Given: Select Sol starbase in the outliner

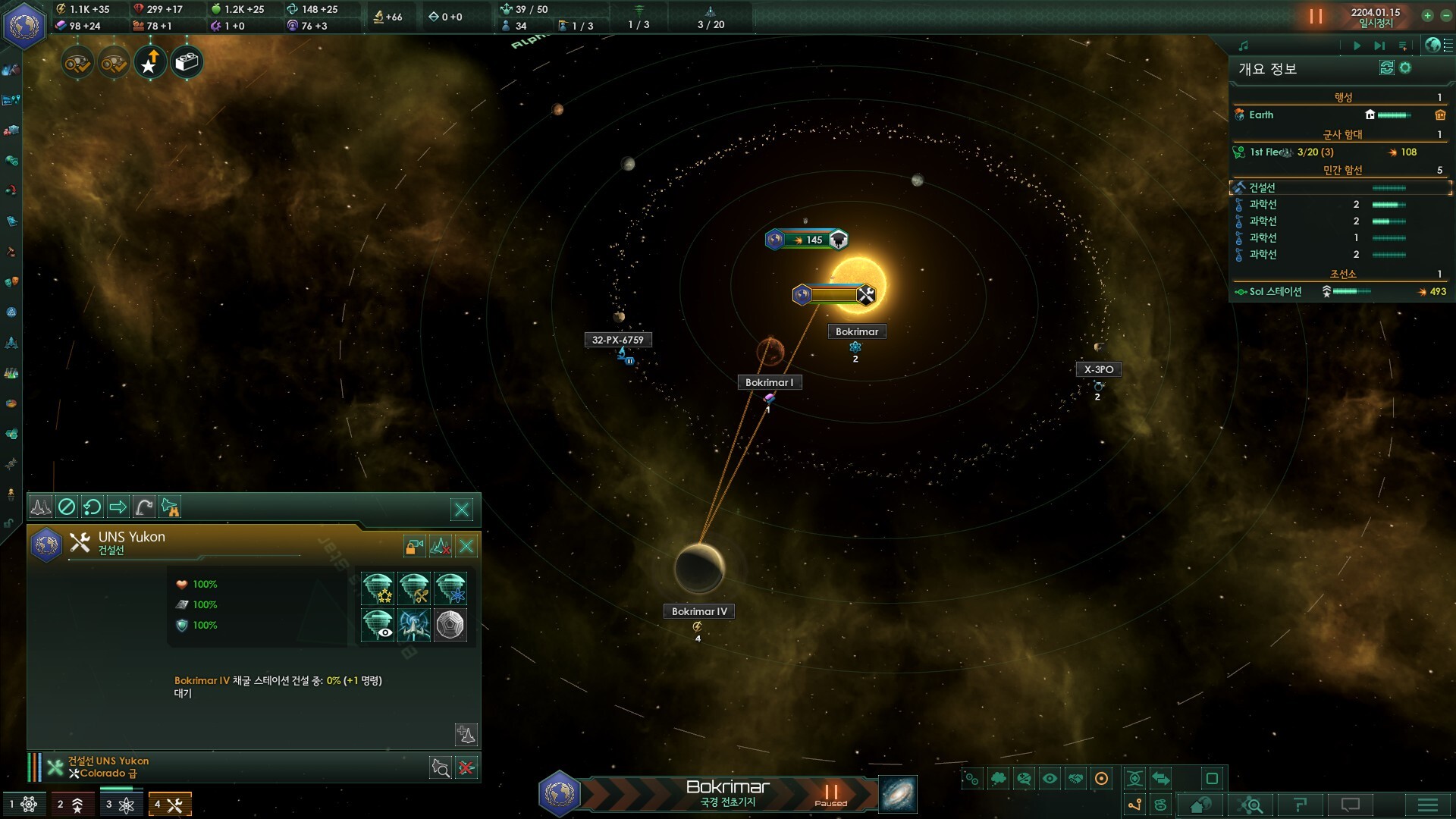Looking at the screenshot, I should coord(1276,292).
